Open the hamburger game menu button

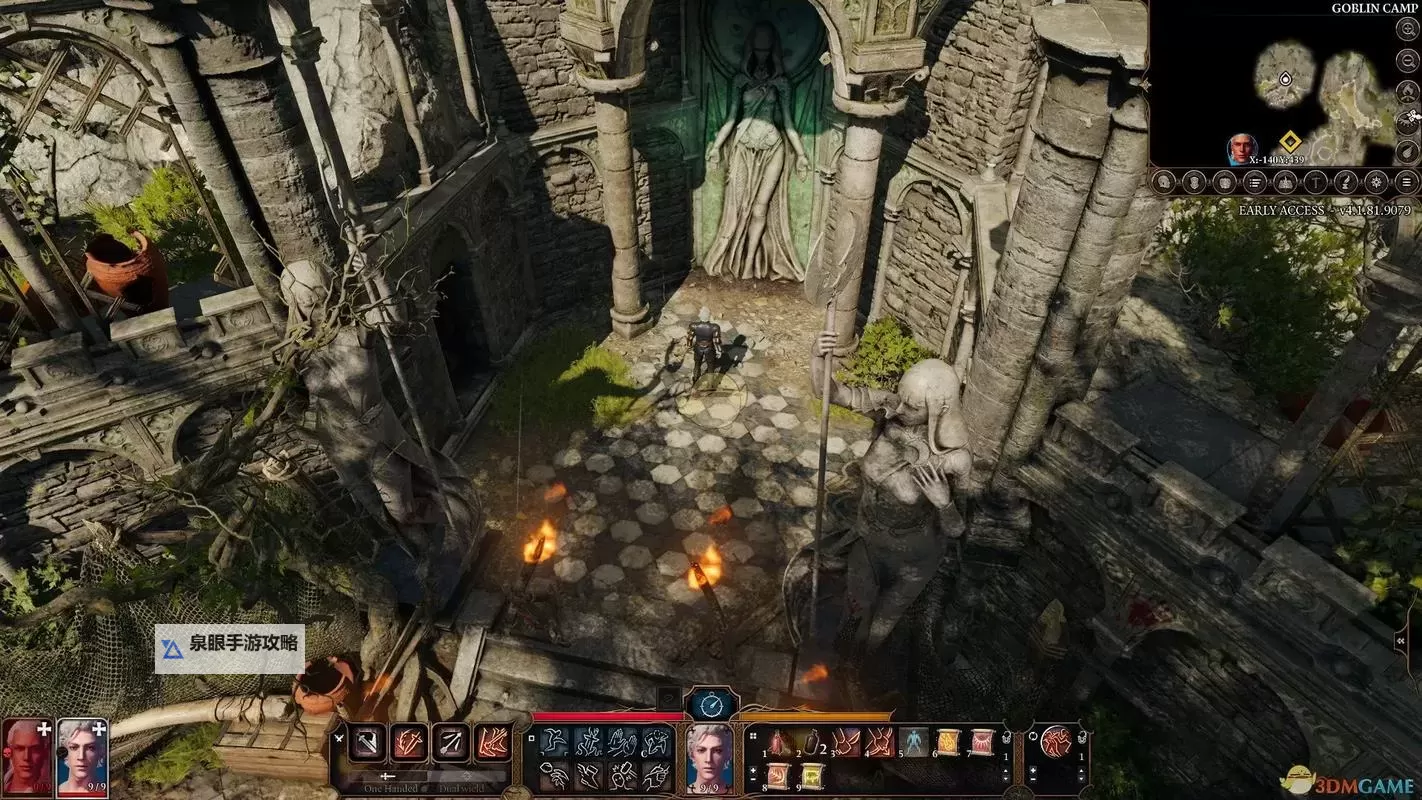tap(1407, 183)
